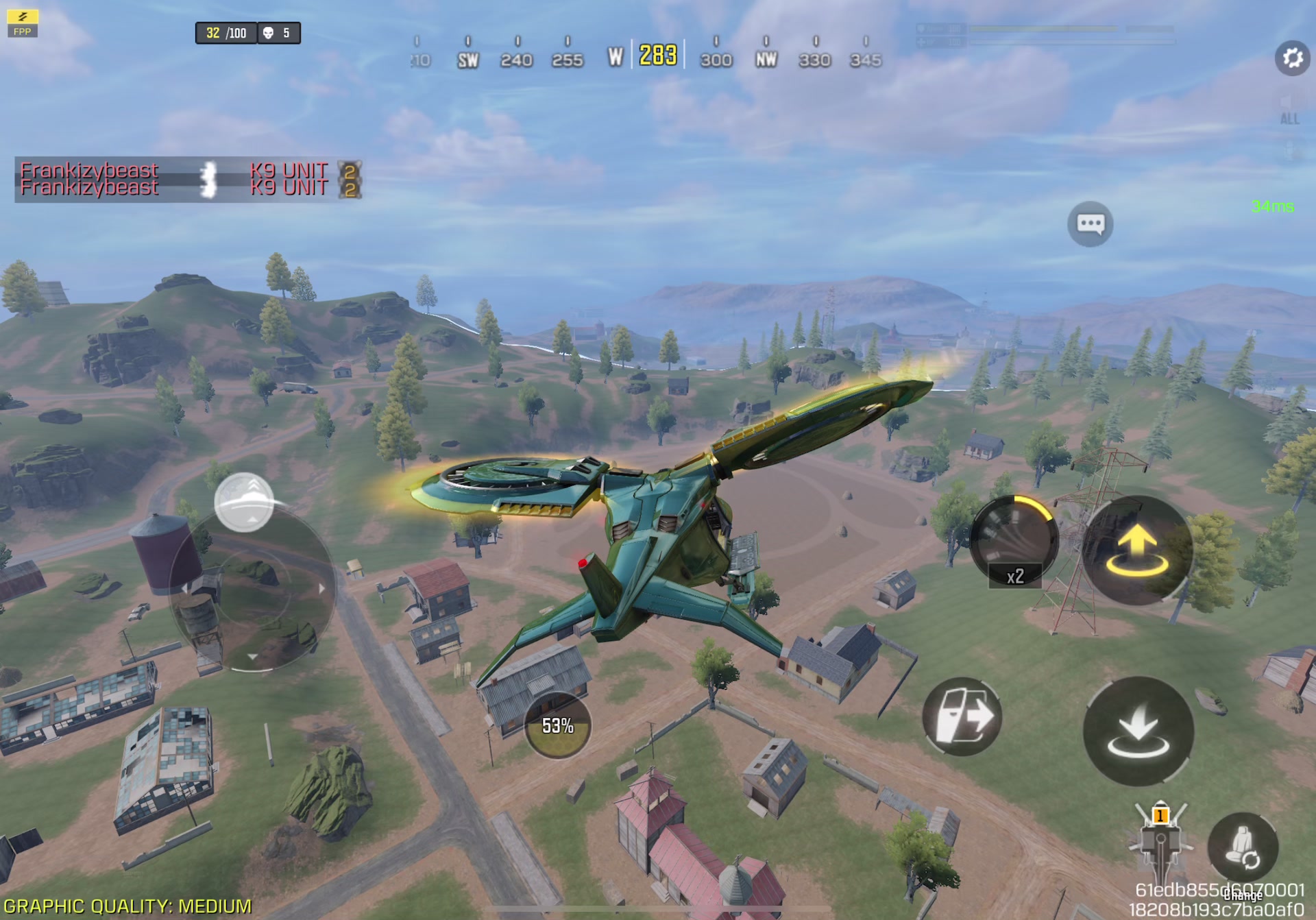Change seat with the seat swap button

point(1242,848)
